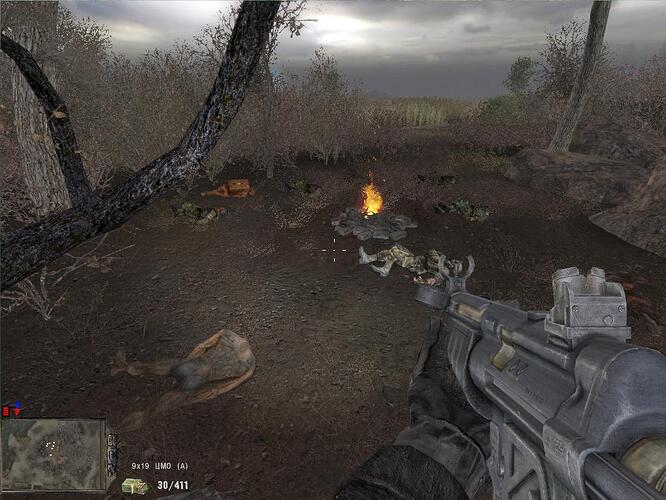Open the minimap in the corner
This screenshot has height=500, width=666.
point(54,454)
